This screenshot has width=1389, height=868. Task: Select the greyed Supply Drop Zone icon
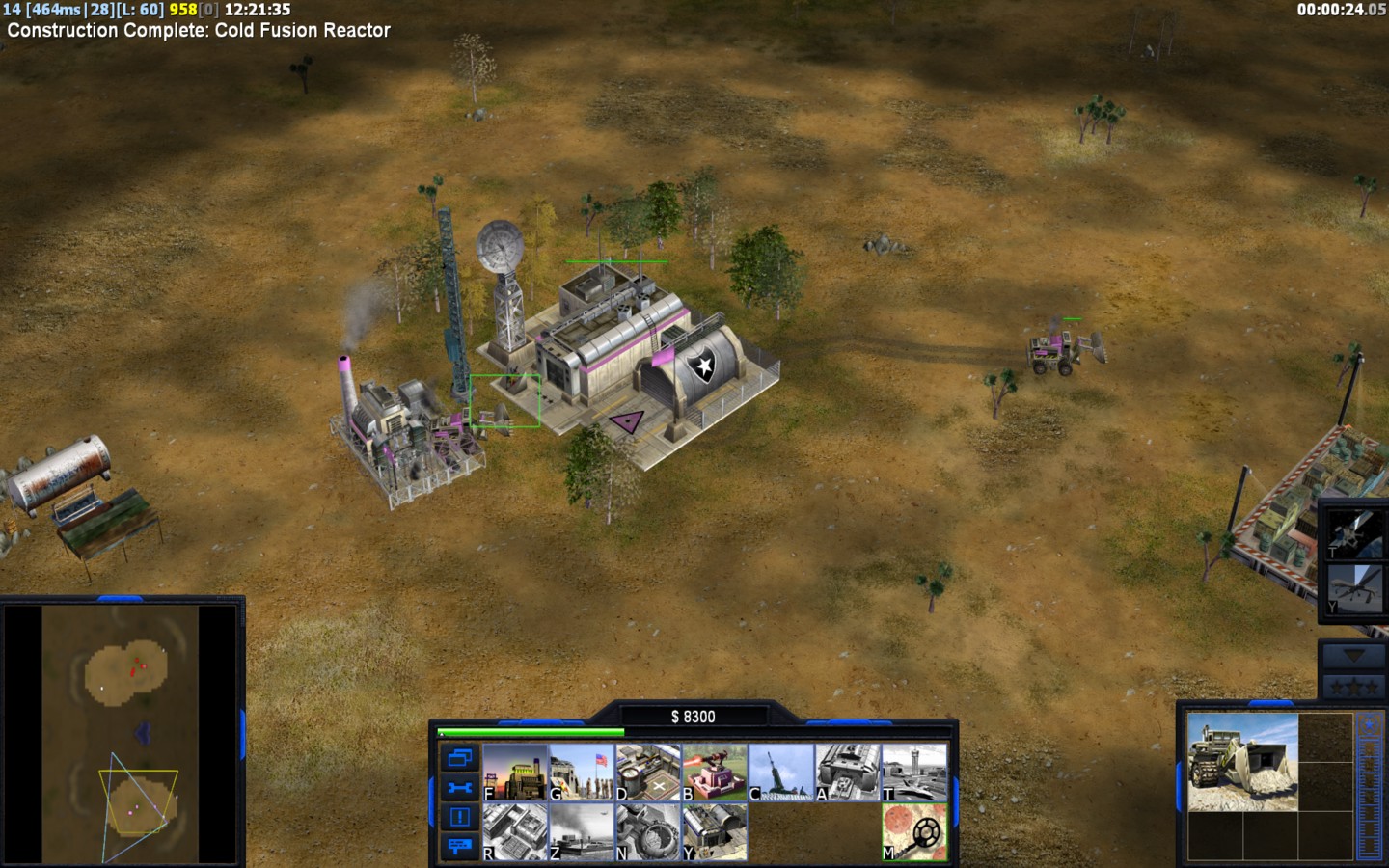coord(582,831)
